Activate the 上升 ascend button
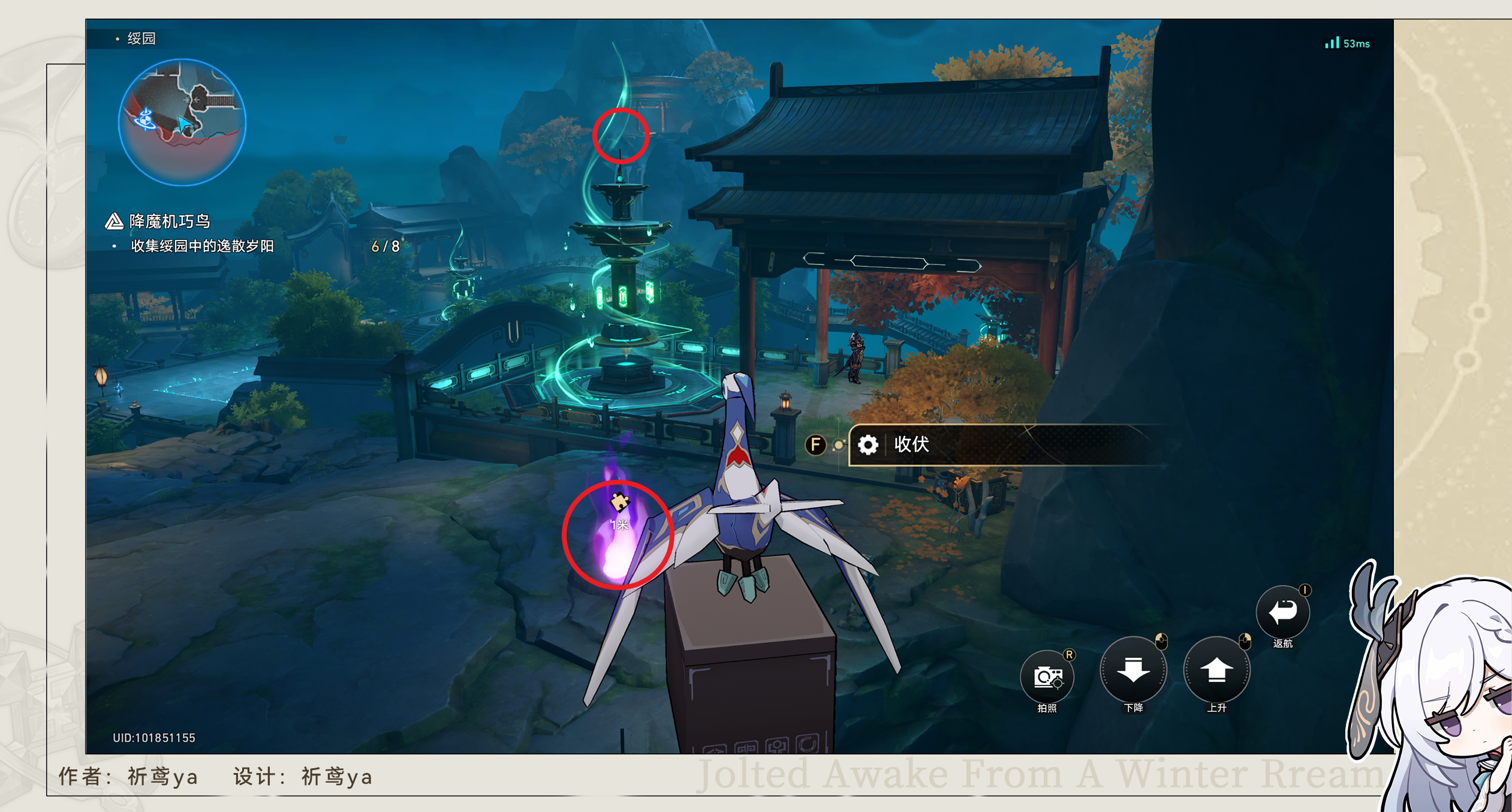The image size is (1512, 812). coord(1216,670)
